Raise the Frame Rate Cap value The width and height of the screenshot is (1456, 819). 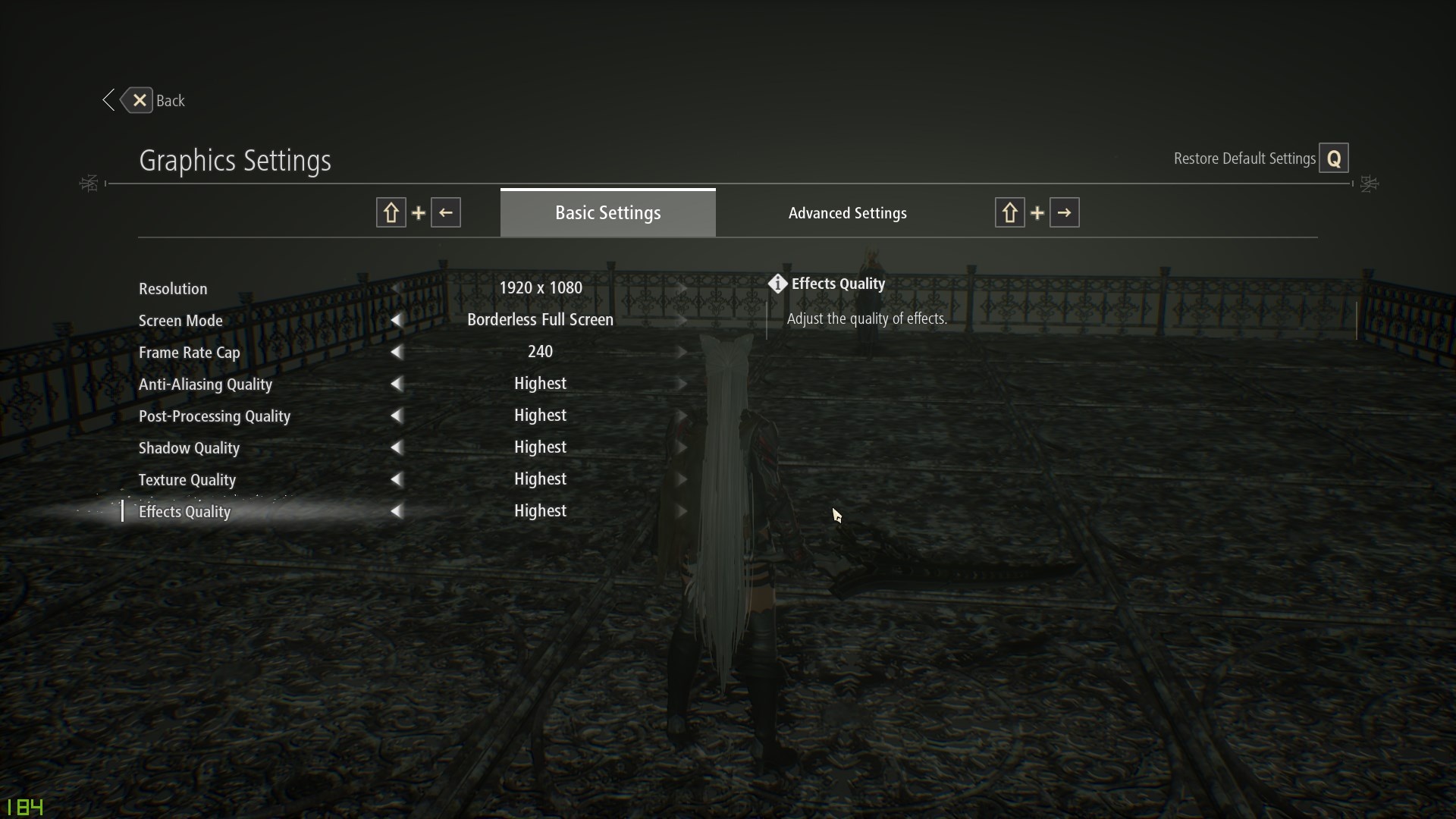coord(682,353)
